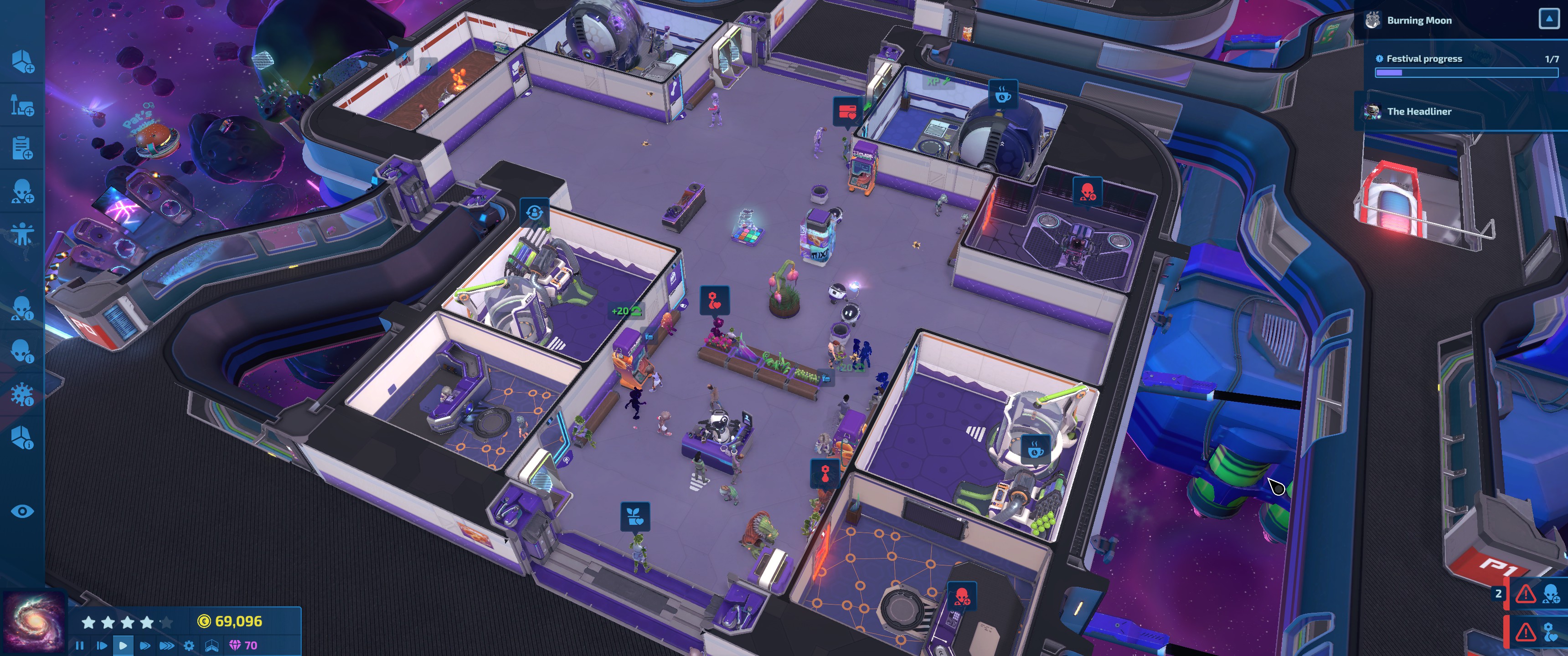The image size is (1568, 656).
Task: Pause the game
Action: (x=80, y=645)
